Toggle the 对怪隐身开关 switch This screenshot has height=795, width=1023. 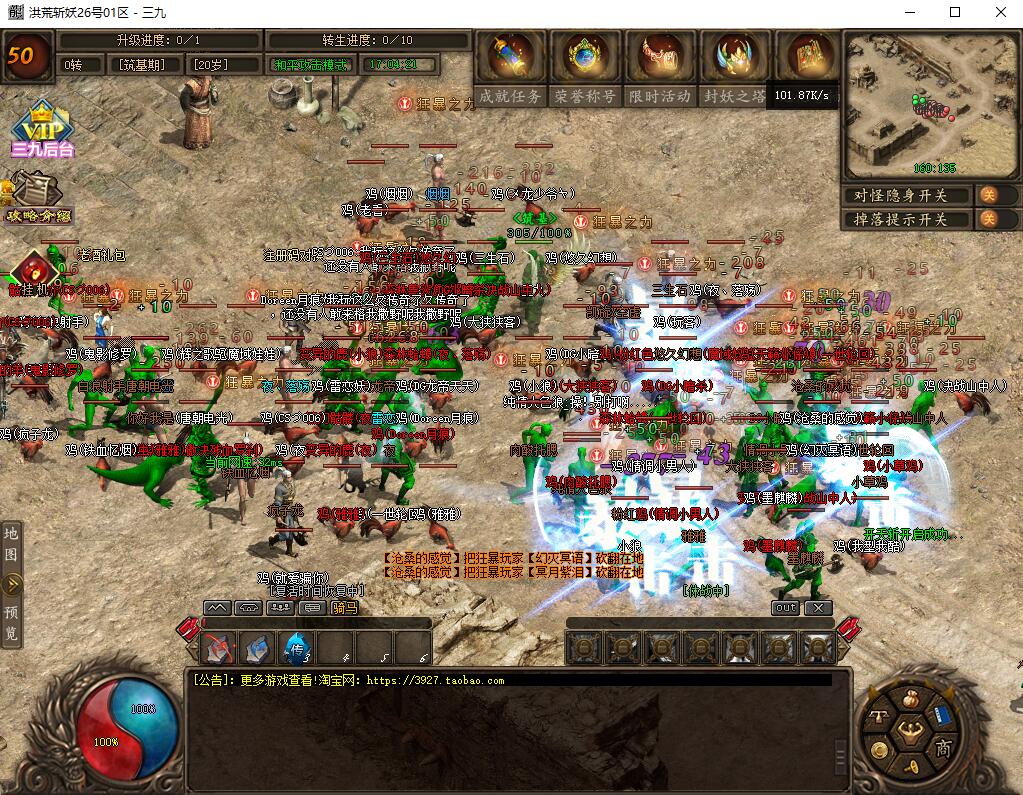point(986,195)
